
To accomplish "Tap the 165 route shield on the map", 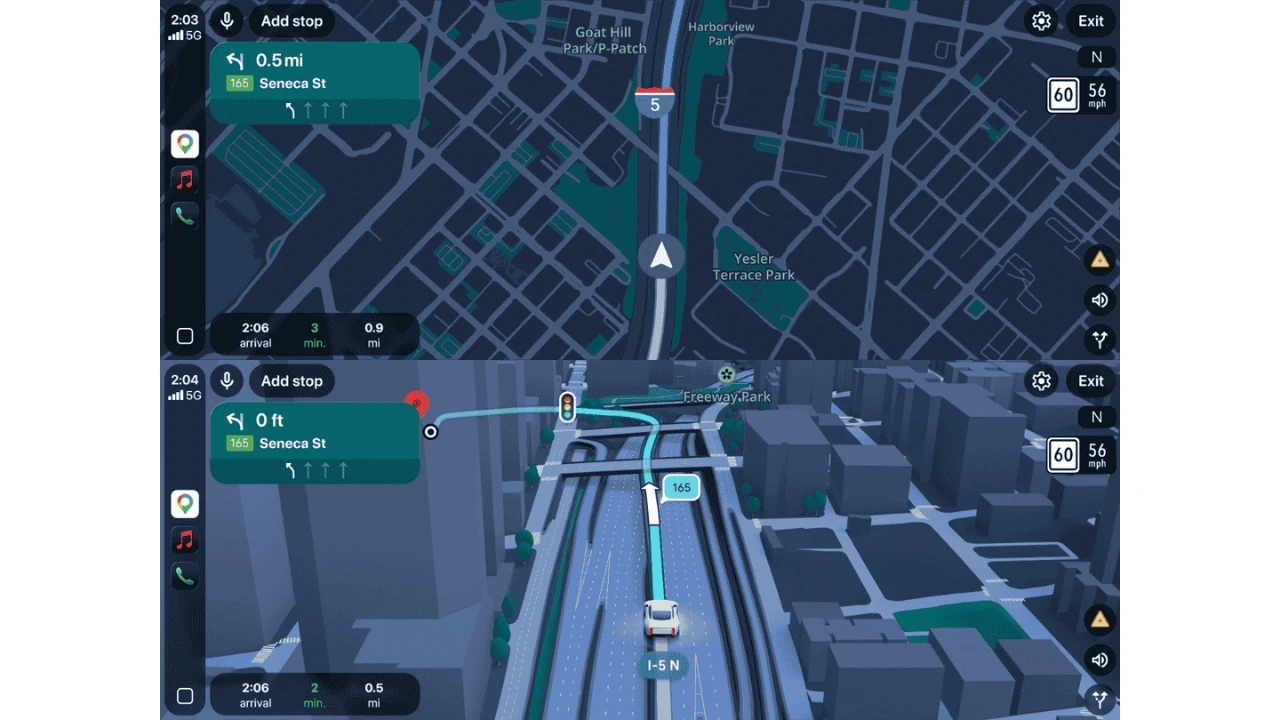I will click(681, 487).
